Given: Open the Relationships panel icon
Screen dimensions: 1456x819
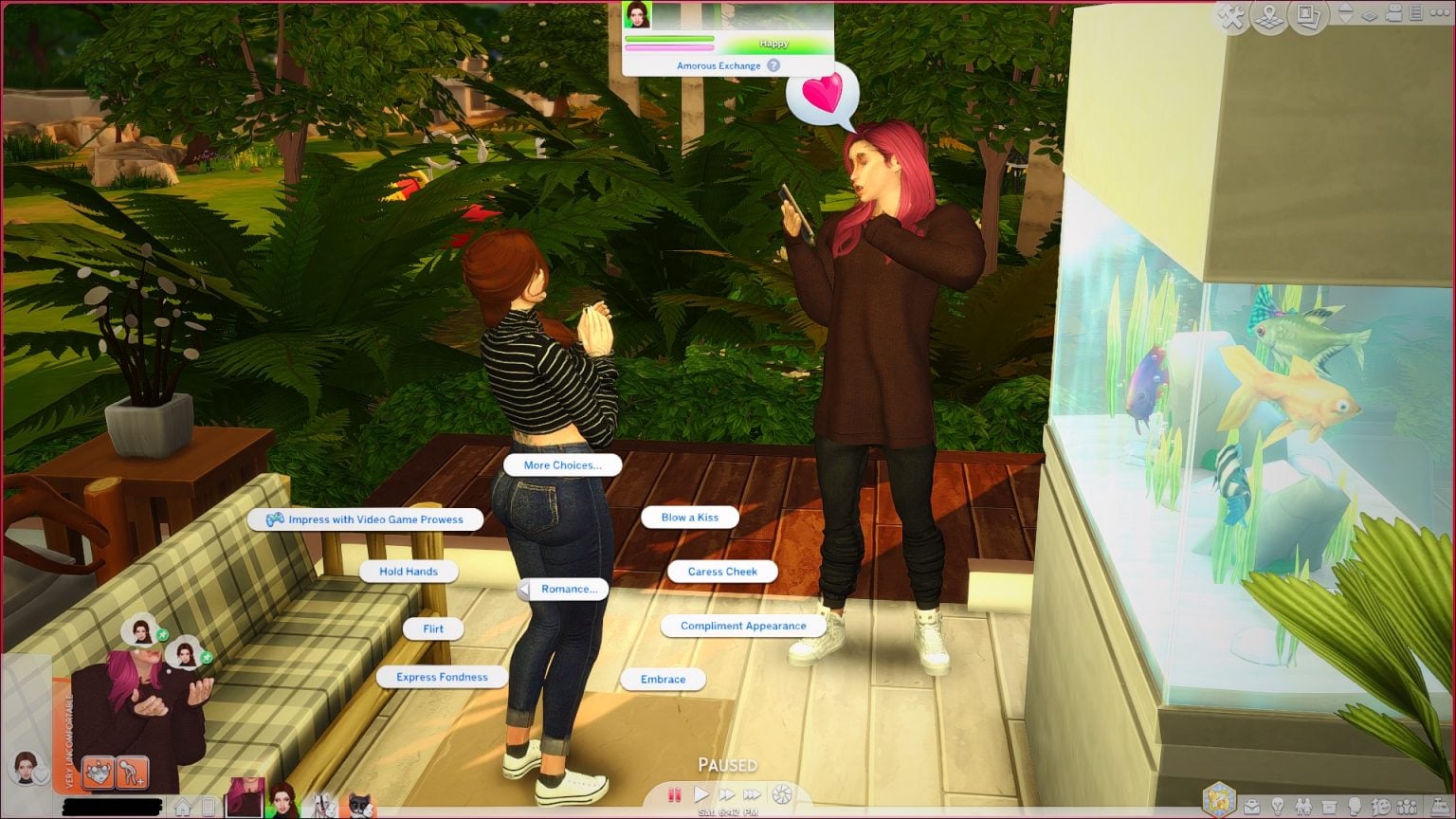Looking at the screenshot, I should click(1305, 806).
